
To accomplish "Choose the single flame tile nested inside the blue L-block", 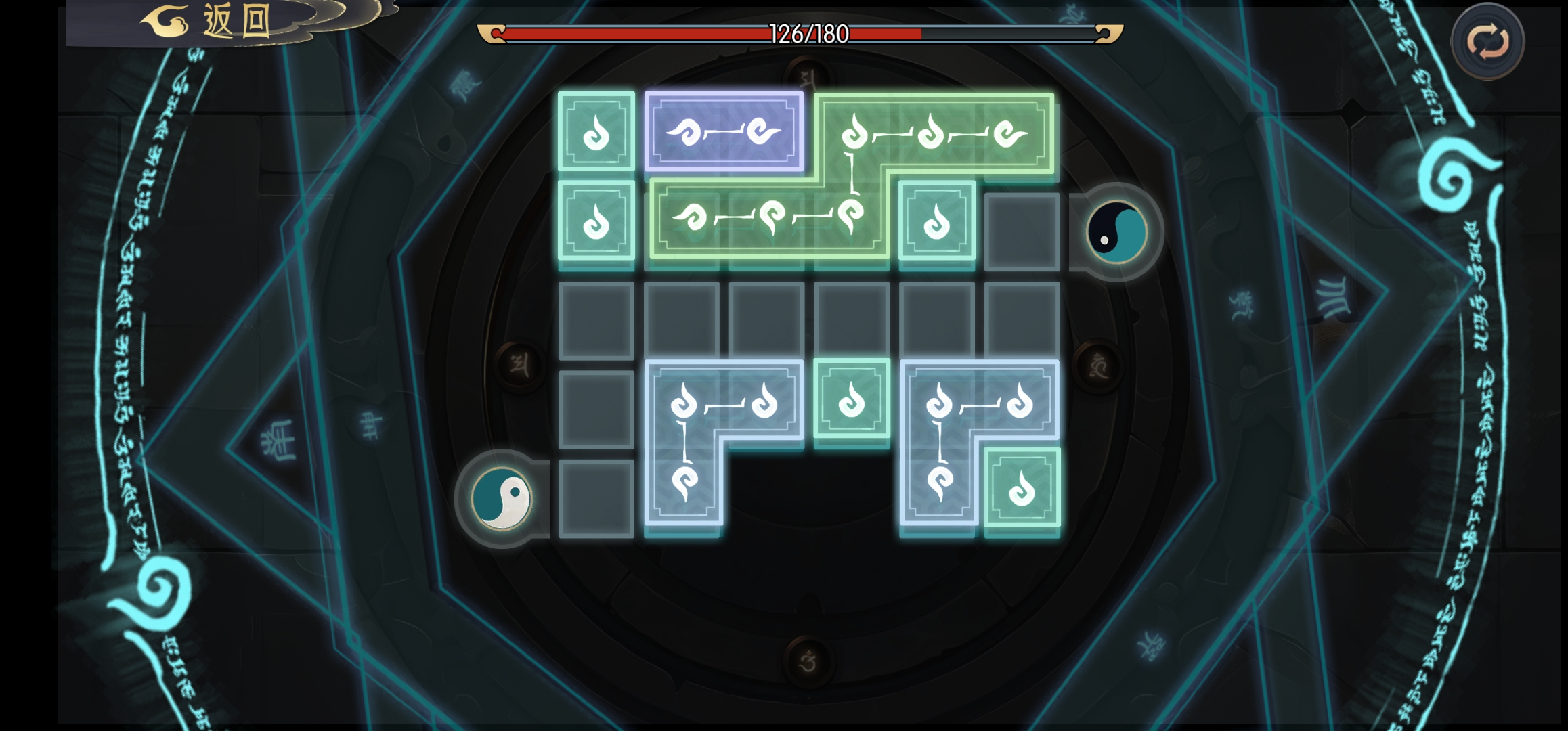I will [1022, 487].
